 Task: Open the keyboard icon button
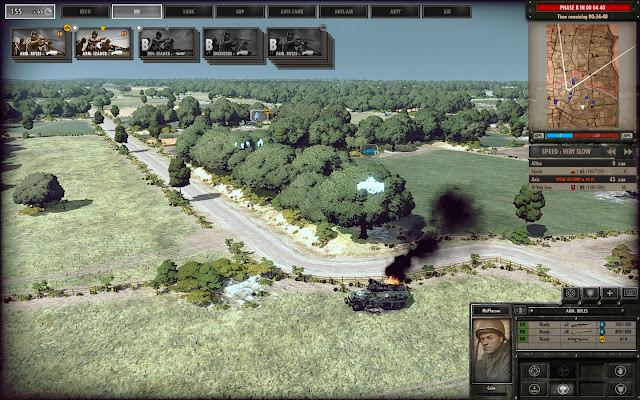[x=628, y=294]
